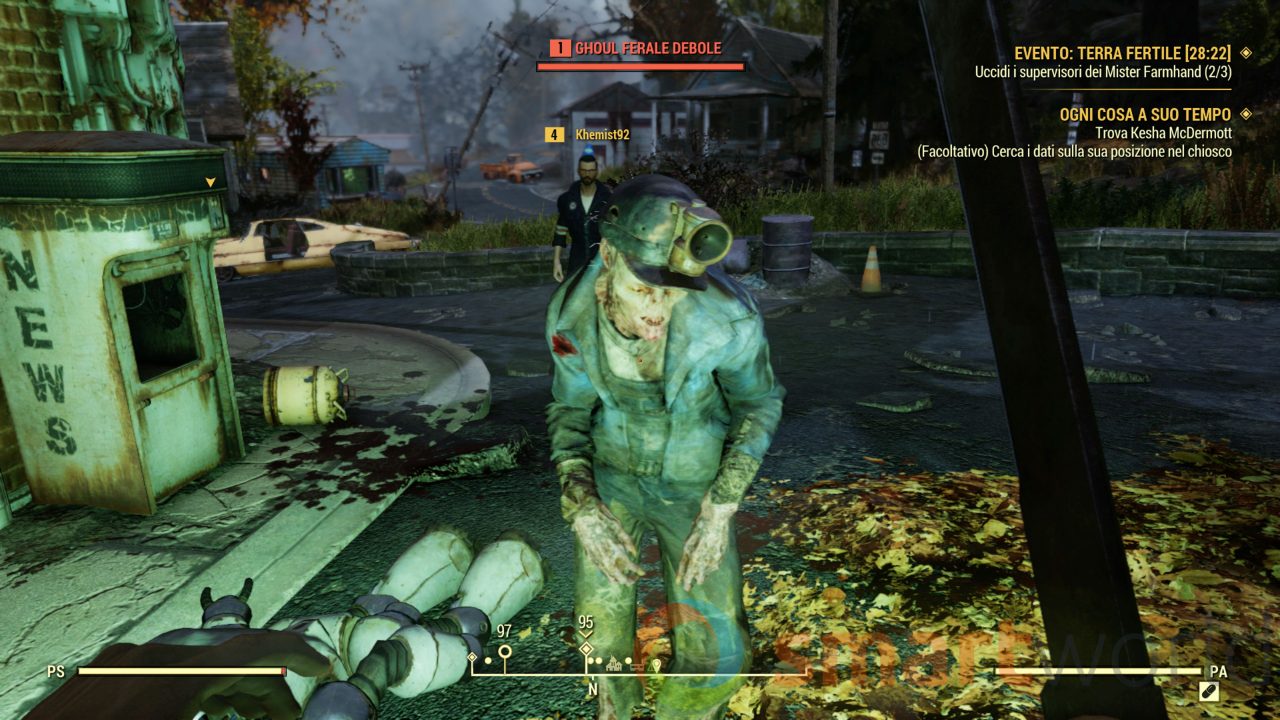This screenshot has width=1280, height=720.
Task: Select the green map pin on the compass
Action: click(656, 664)
